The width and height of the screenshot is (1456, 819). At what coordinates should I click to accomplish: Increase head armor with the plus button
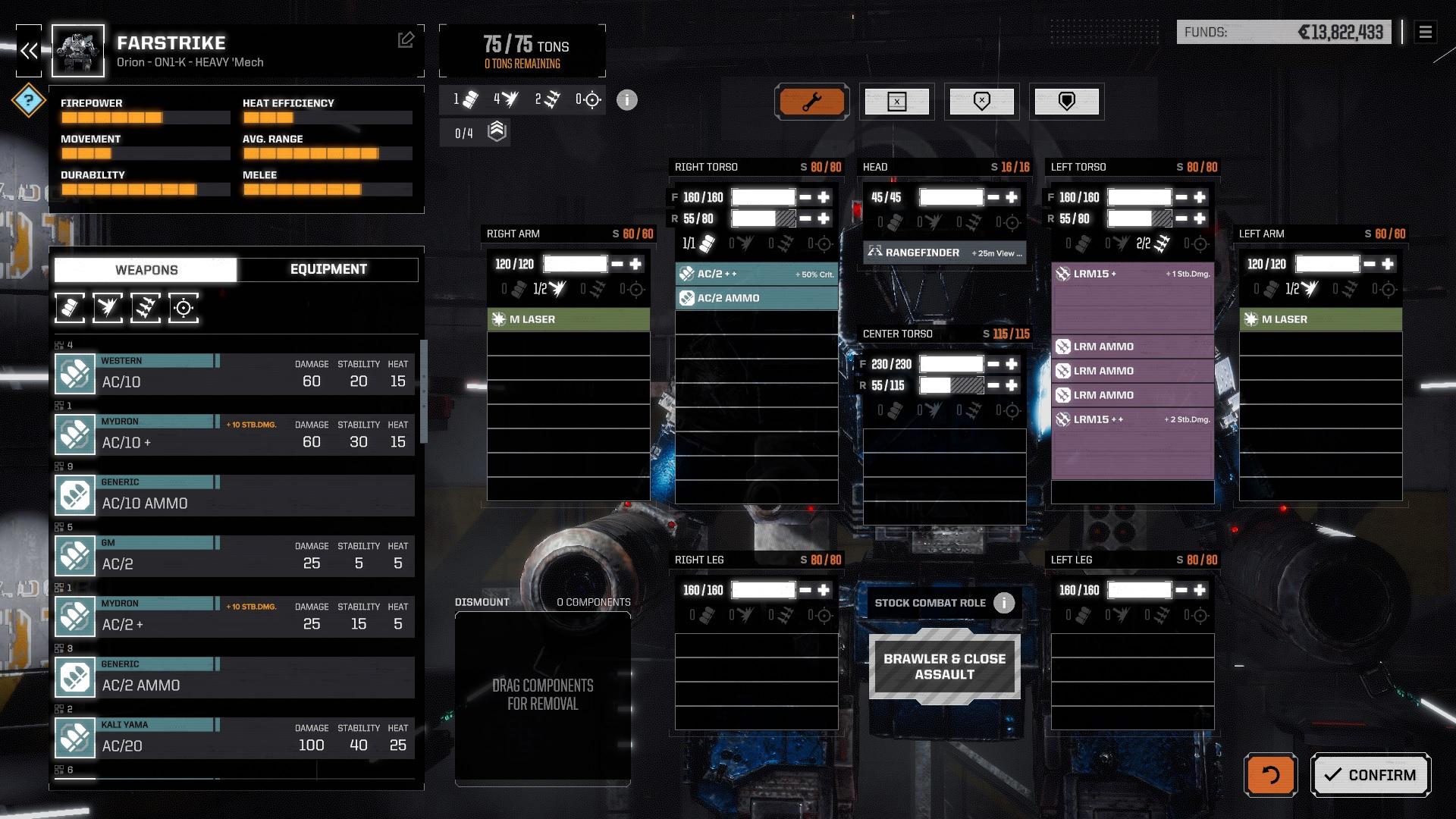tap(1012, 197)
